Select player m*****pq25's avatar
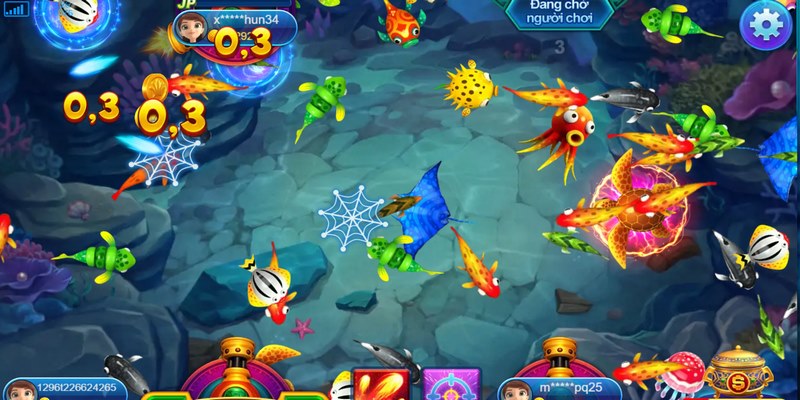The height and width of the screenshot is (400, 800). coord(516,390)
